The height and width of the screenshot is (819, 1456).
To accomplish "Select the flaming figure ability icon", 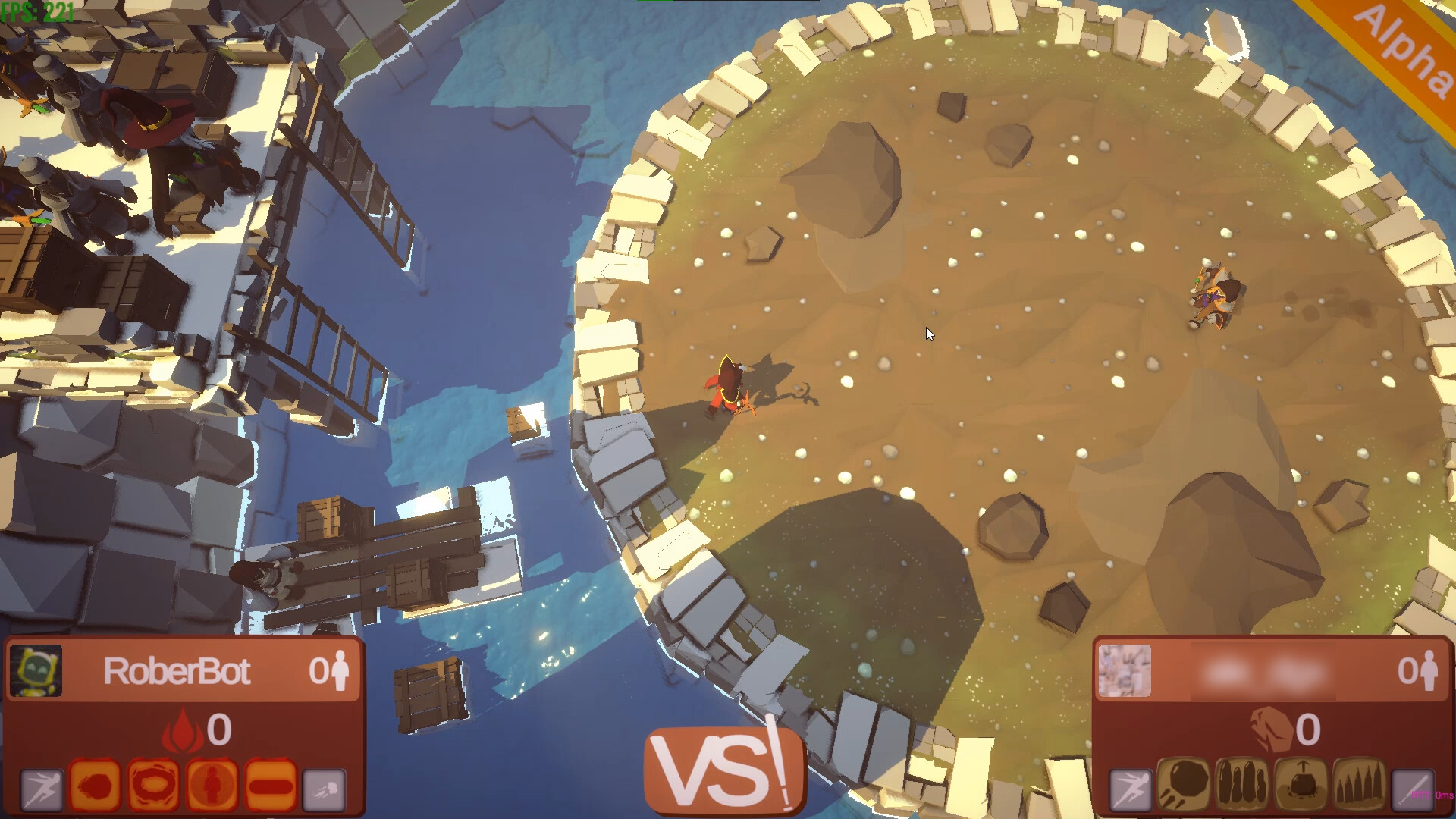I will click(212, 787).
